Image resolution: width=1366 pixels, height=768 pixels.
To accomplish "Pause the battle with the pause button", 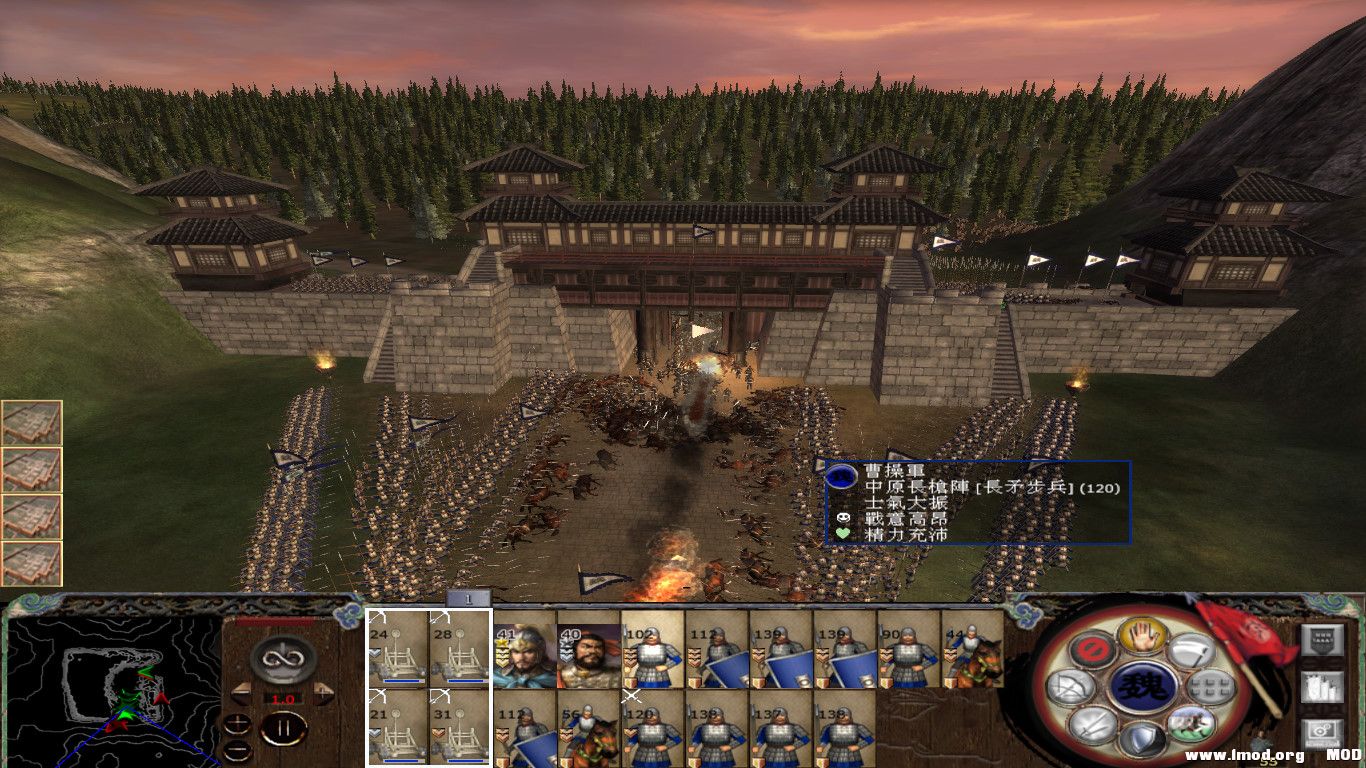I will pyautogui.click(x=284, y=728).
